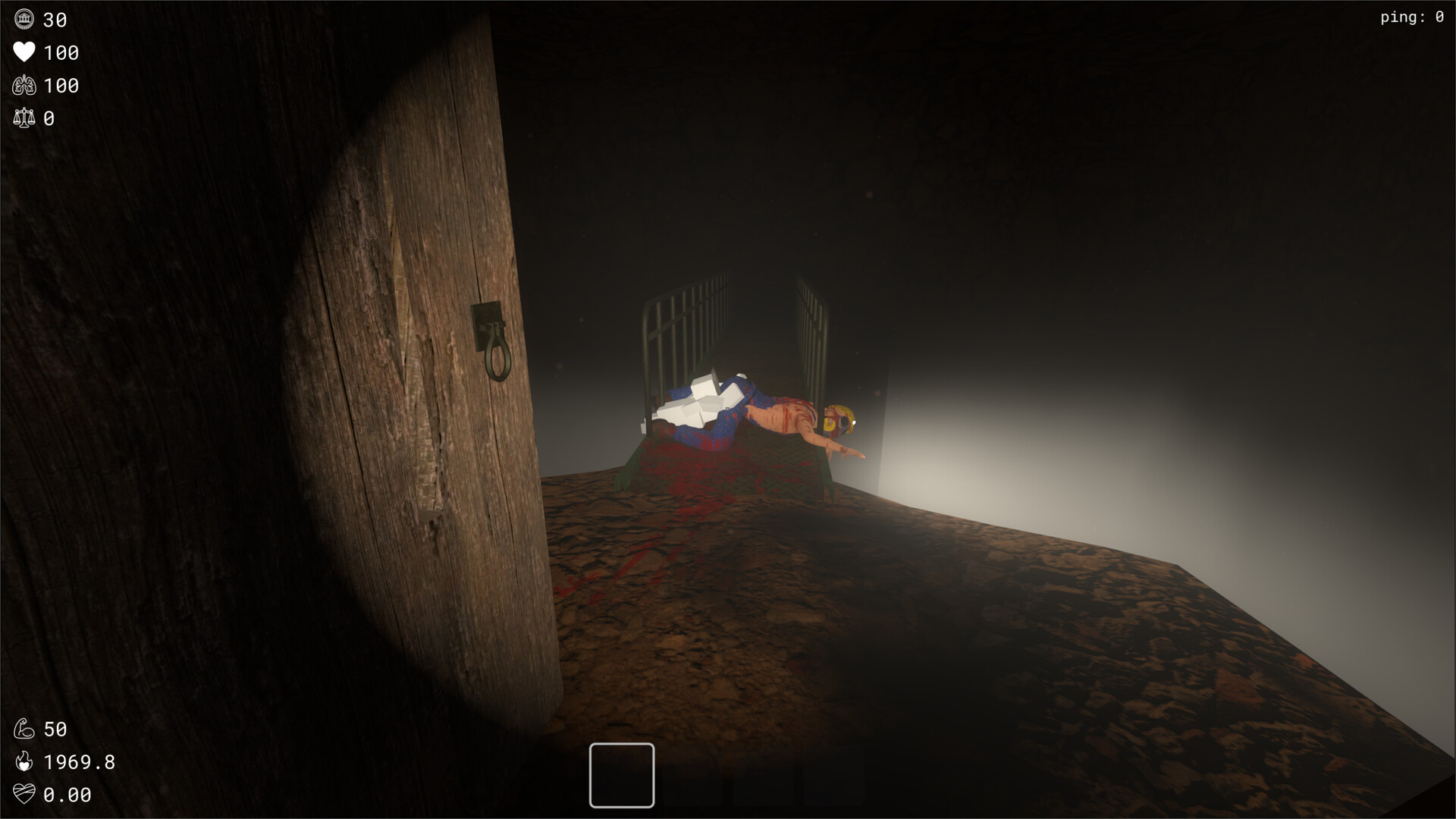Select the first hotbar inventory slot

pyautogui.click(x=620, y=775)
